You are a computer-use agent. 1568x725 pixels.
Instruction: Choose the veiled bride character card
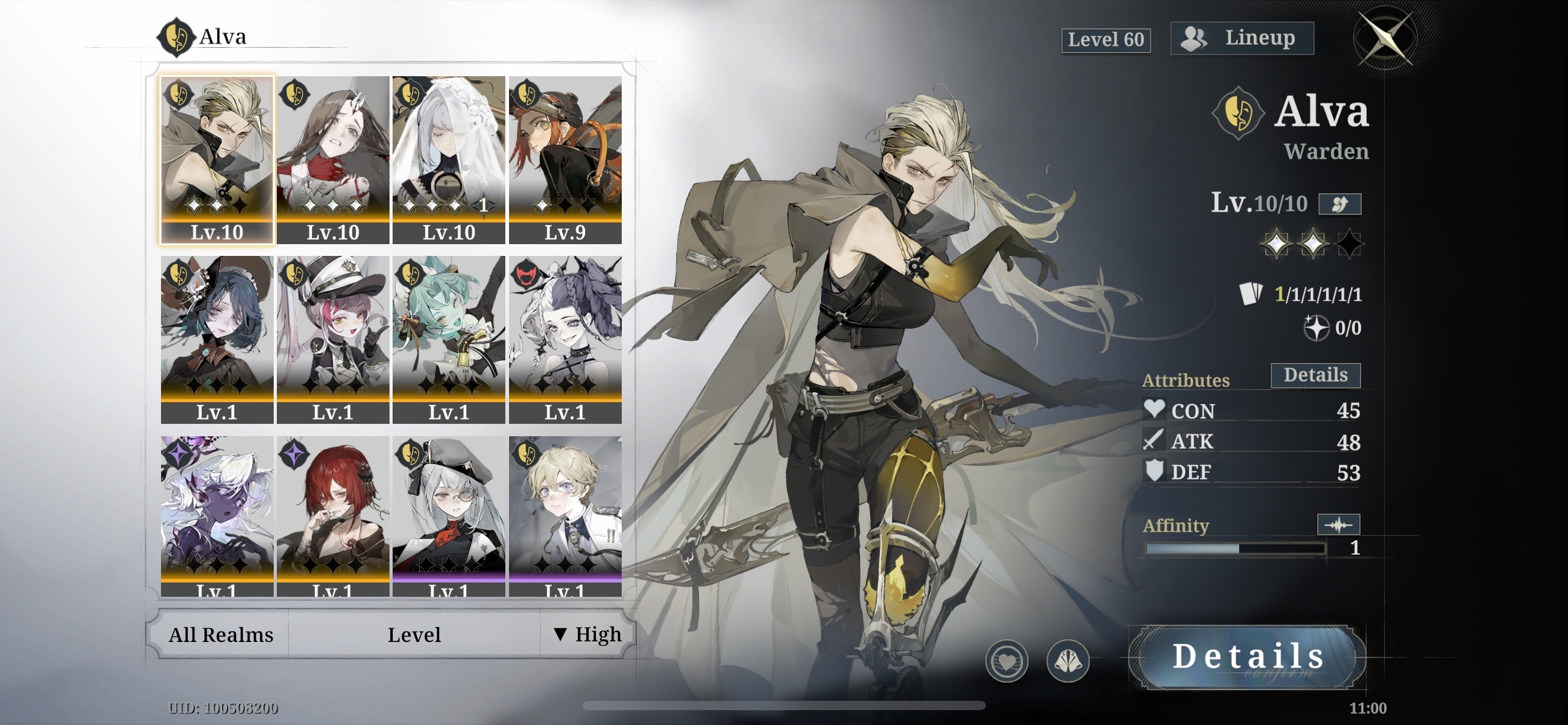(448, 159)
